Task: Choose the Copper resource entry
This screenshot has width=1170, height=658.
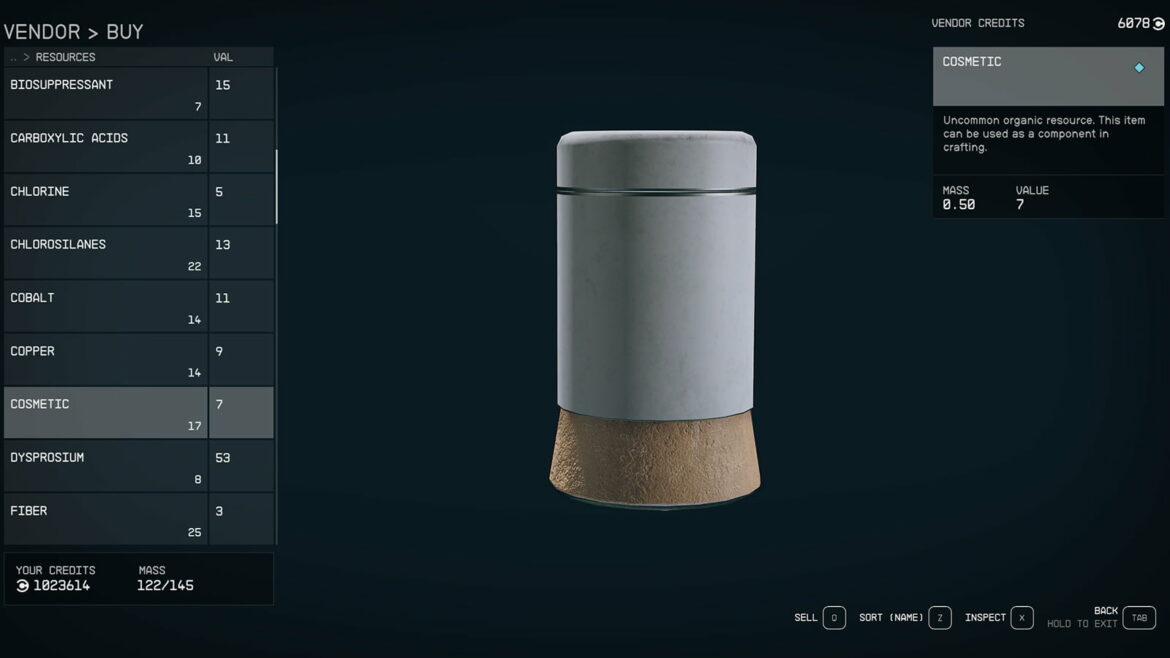Action: [105, 360]
